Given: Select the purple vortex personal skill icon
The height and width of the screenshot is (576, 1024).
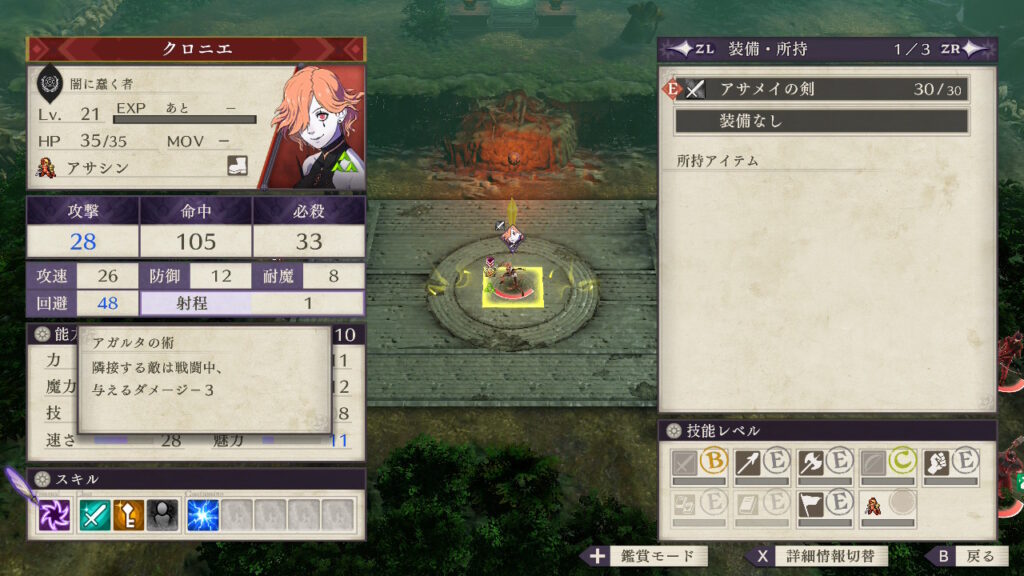Looking at the screenshot, I should click(55, 514).
